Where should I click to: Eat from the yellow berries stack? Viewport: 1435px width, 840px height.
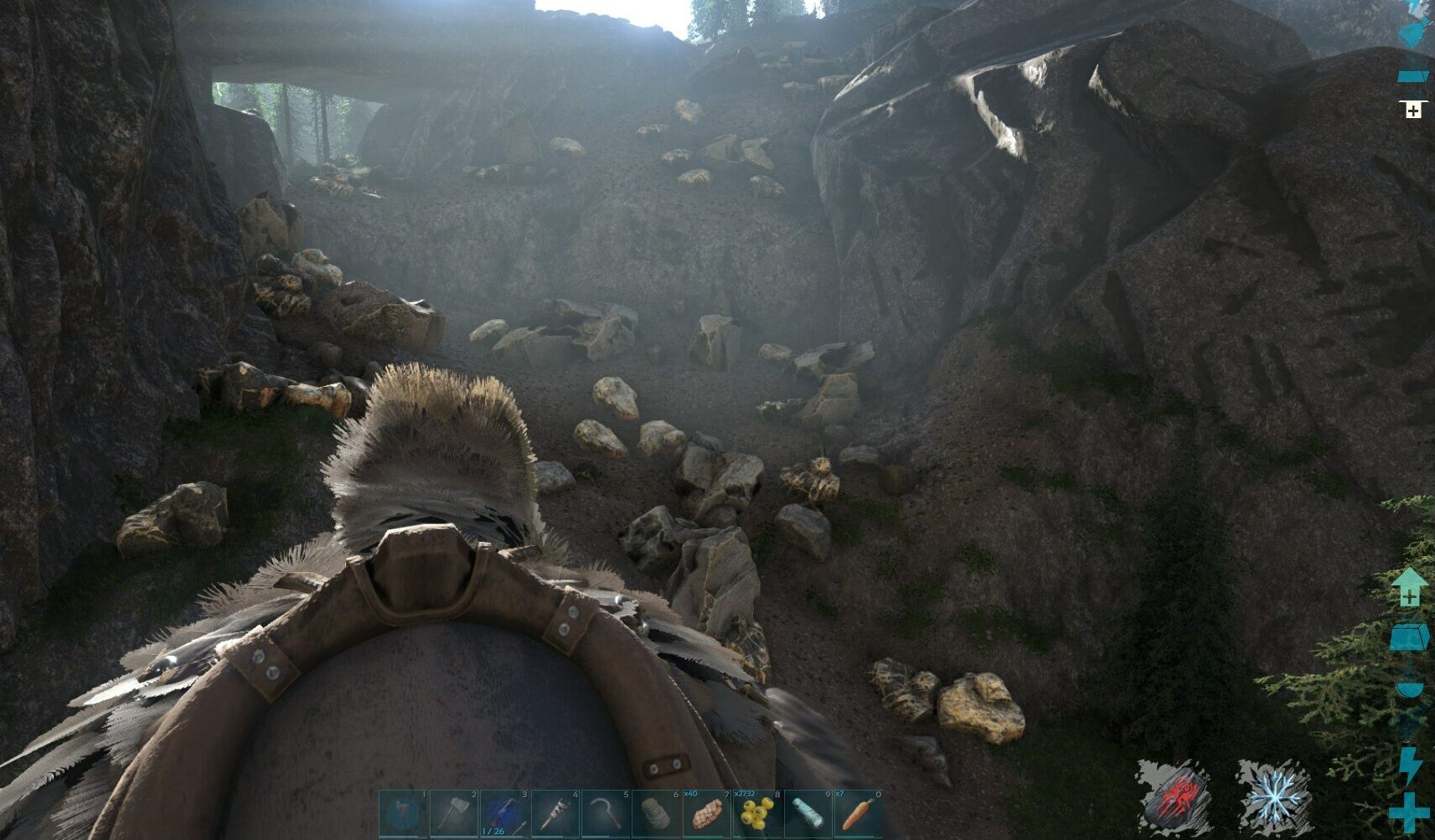[757, 813]
